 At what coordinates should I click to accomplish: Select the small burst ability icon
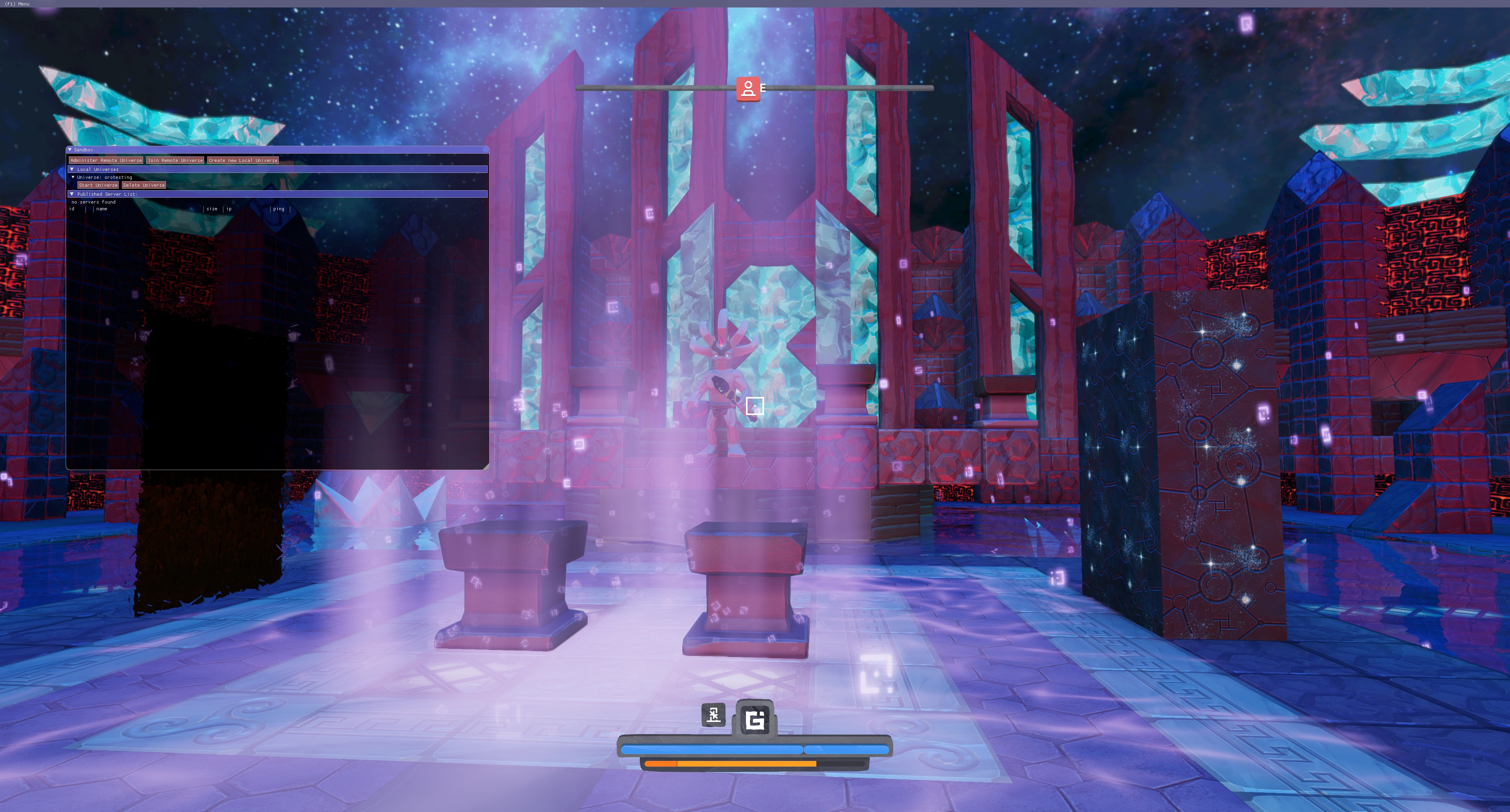tap(713, 715)
